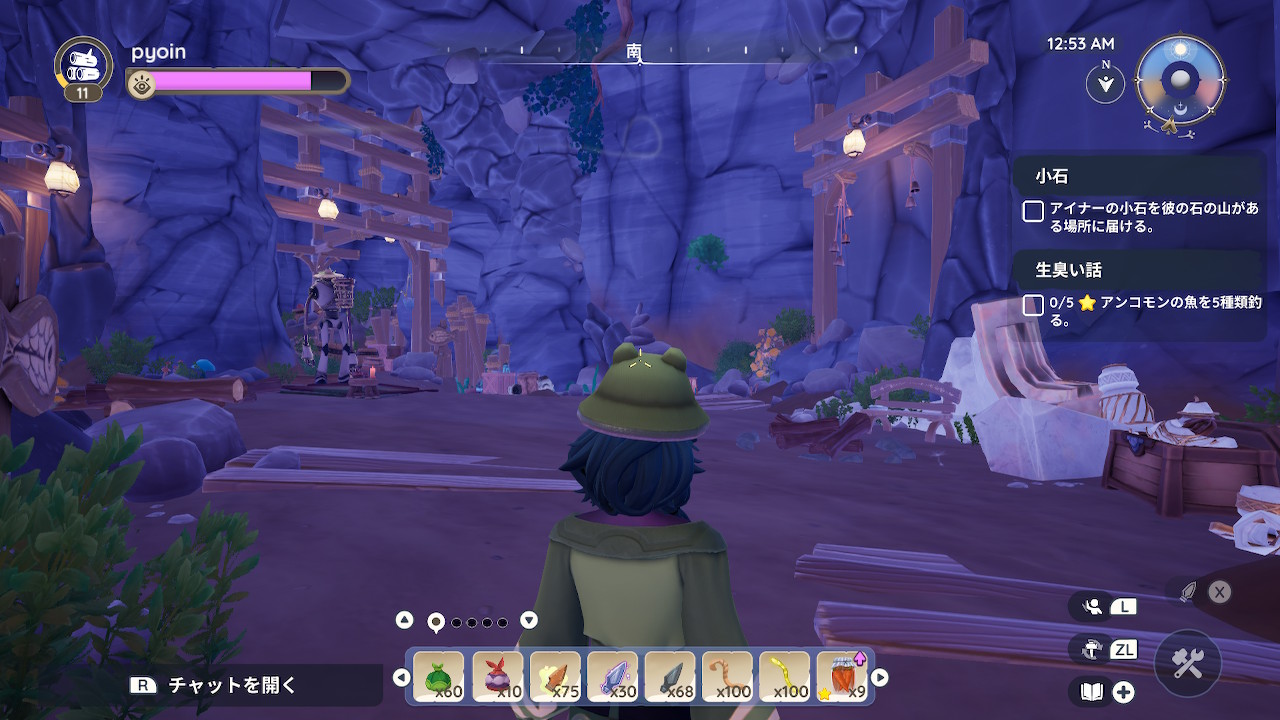Choose the brown worm bait slot

coord(727,676)
